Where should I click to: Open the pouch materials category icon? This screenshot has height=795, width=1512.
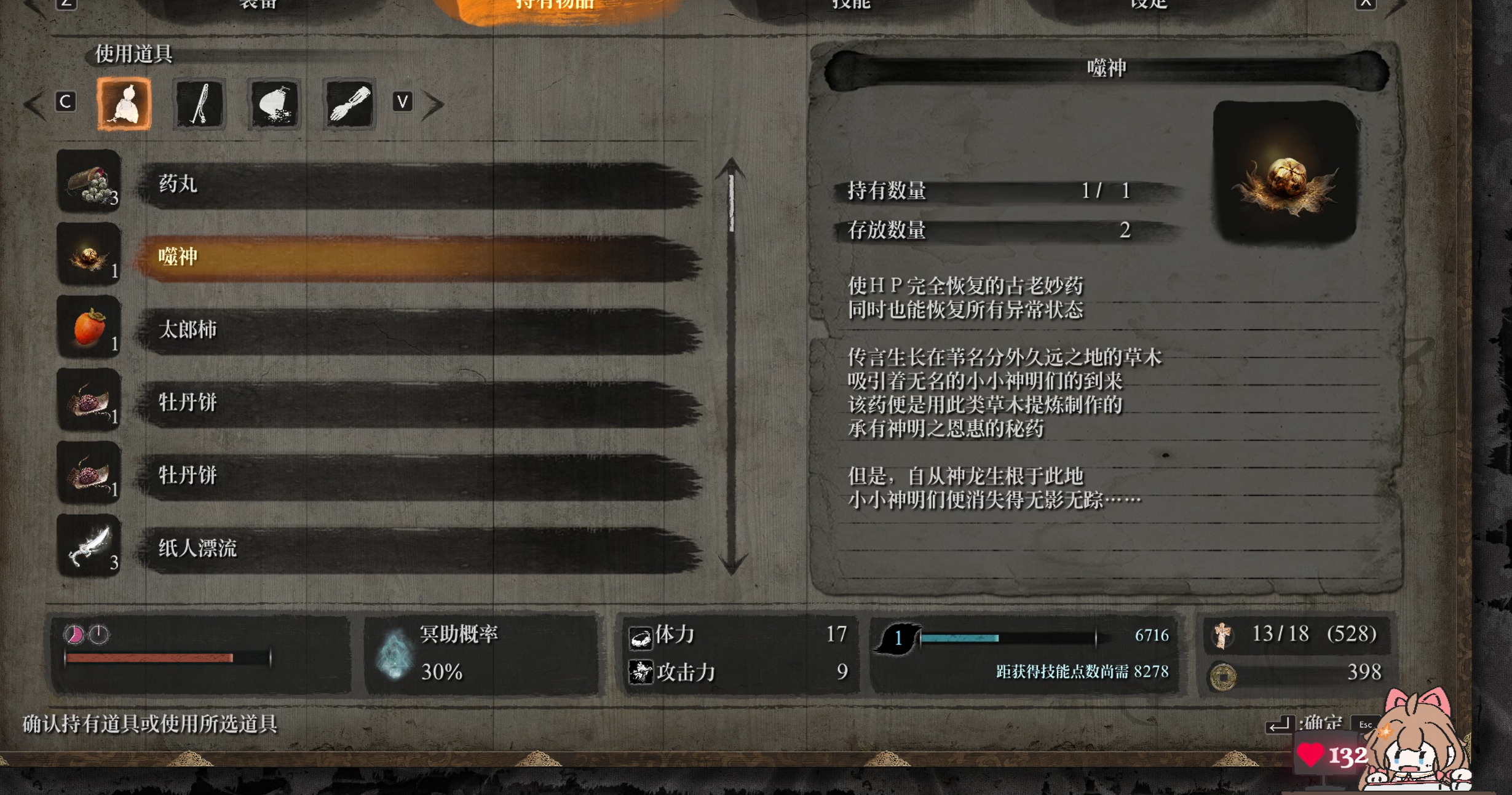click(274, 103)
